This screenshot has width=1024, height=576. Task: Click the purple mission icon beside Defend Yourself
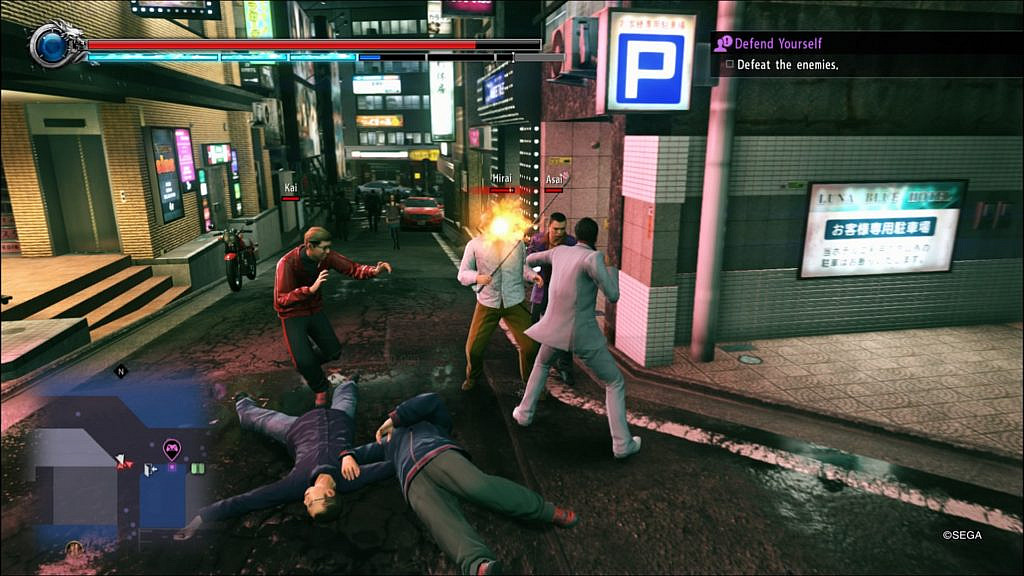[x=722, y=43]
